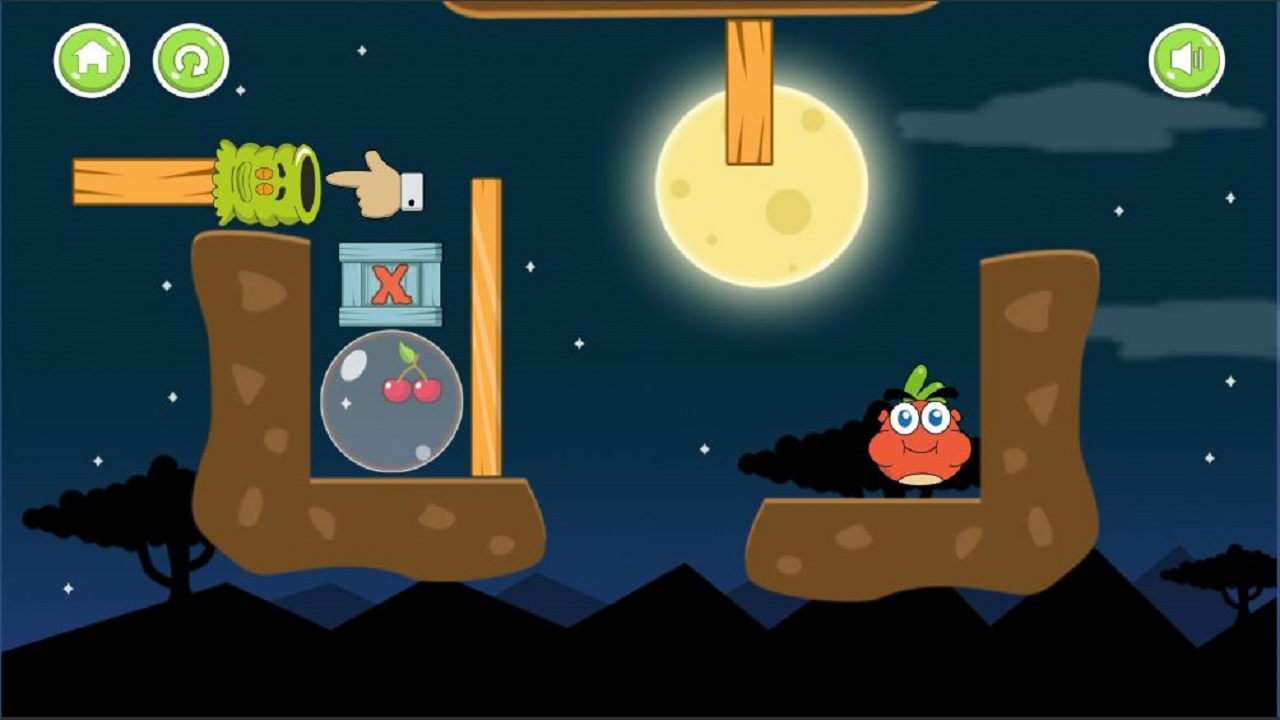Click the green home button
The image size is (1280, 720).
point(93,60)
